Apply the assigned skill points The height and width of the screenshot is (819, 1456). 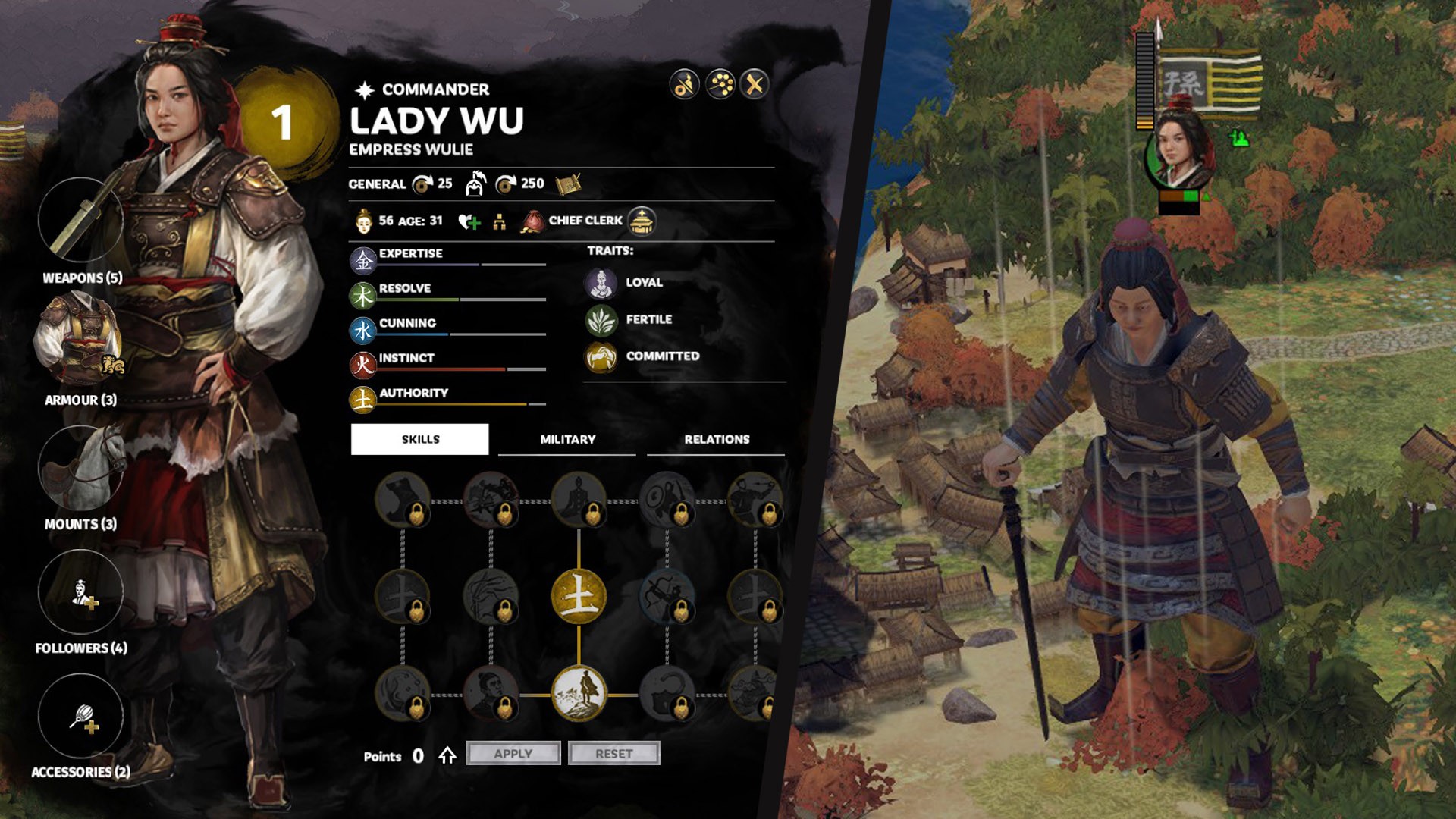[x=513, y=753]
